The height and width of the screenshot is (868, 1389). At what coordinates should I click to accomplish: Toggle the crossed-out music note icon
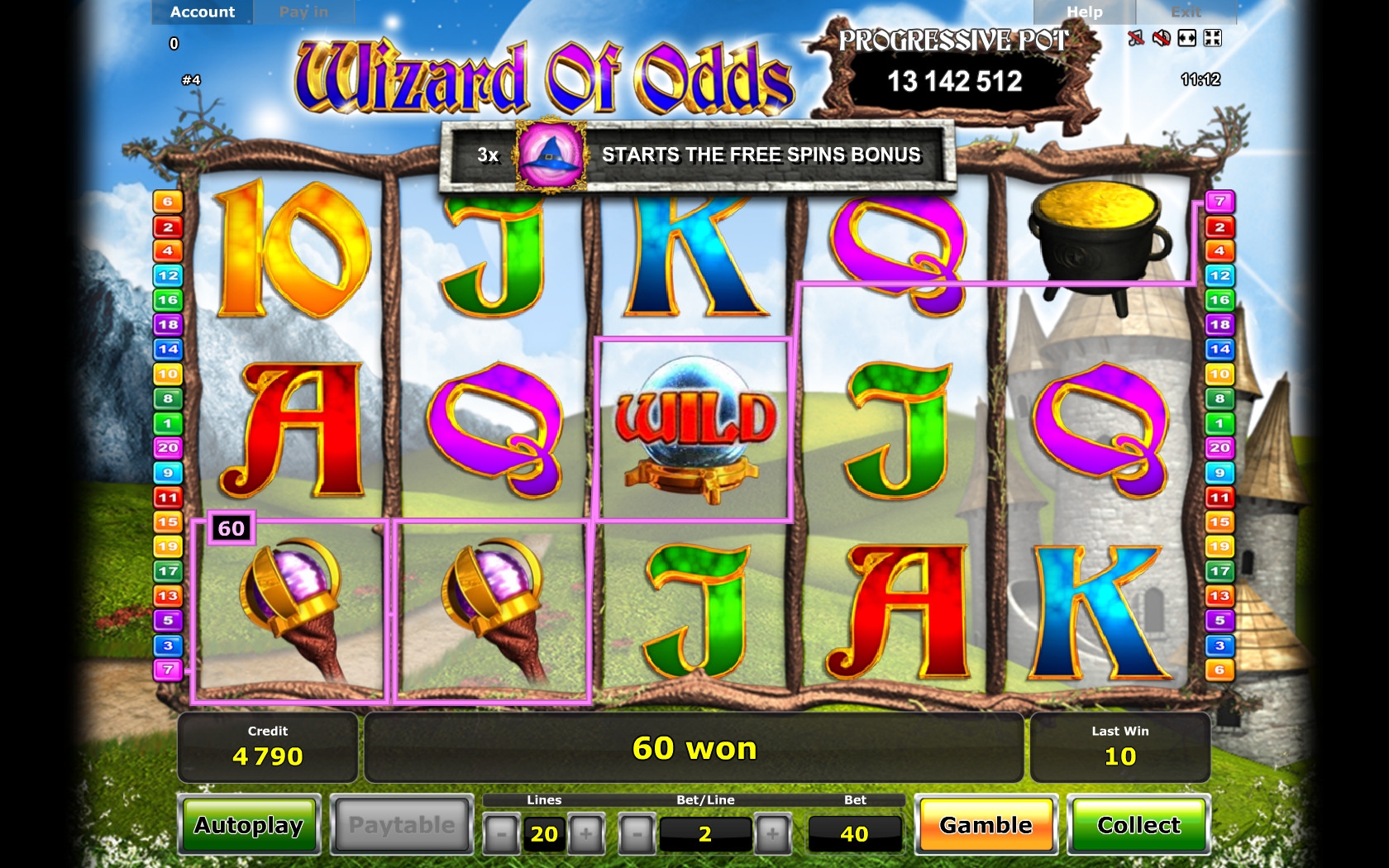tap(1136, 38)
